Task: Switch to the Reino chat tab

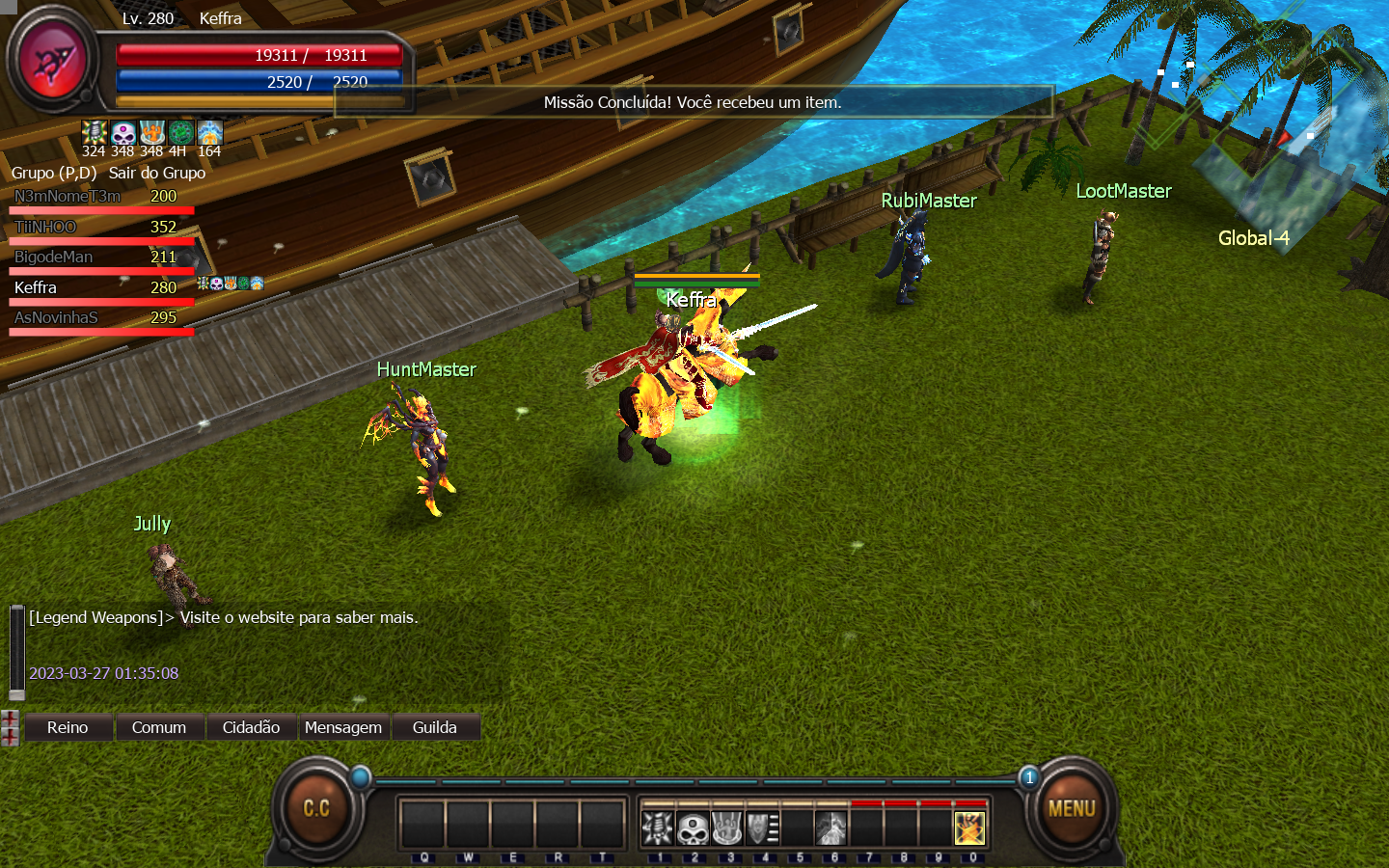Action: point(68,727)
